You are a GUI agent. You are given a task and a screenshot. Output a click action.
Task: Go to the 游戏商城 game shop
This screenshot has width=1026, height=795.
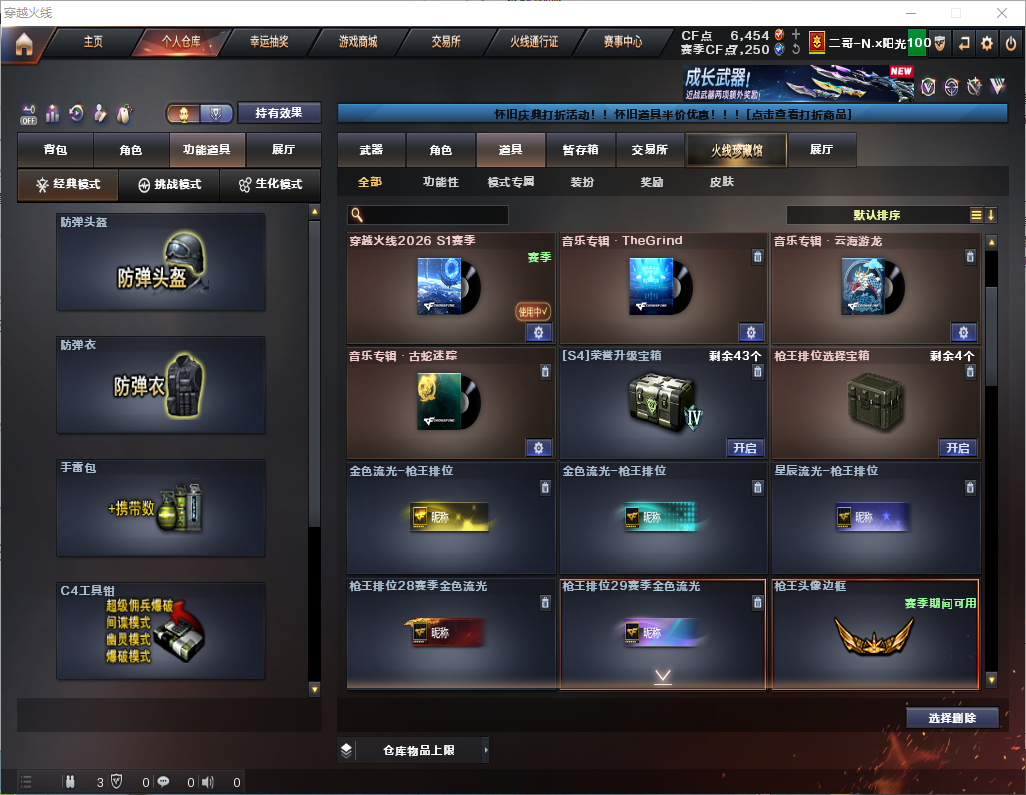pyautogui.click(x=358, y=42)
